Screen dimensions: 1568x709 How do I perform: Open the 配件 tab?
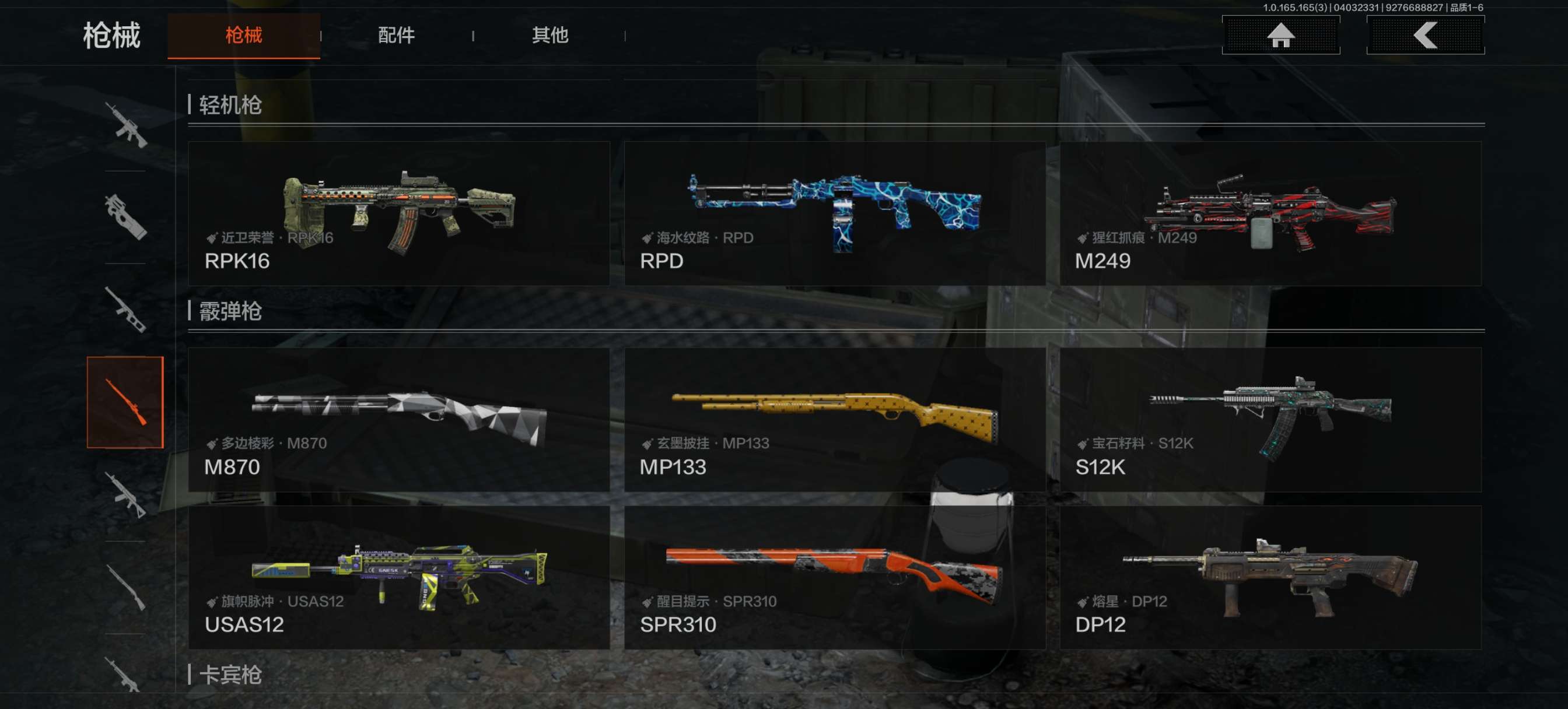click(x=396, y=36)
